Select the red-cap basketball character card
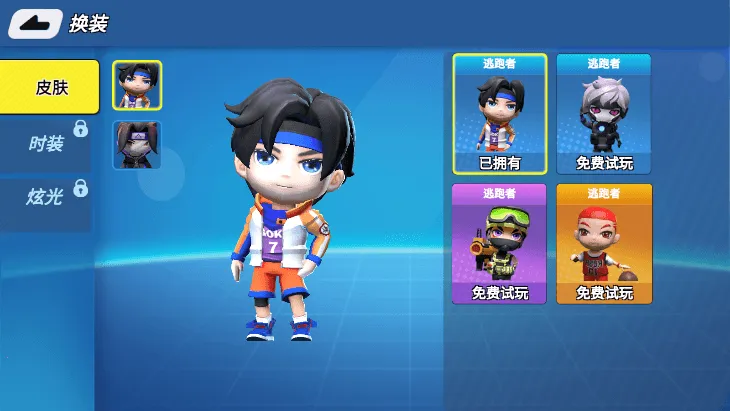Screen dimensions: 730x411 tap(604, 243)
